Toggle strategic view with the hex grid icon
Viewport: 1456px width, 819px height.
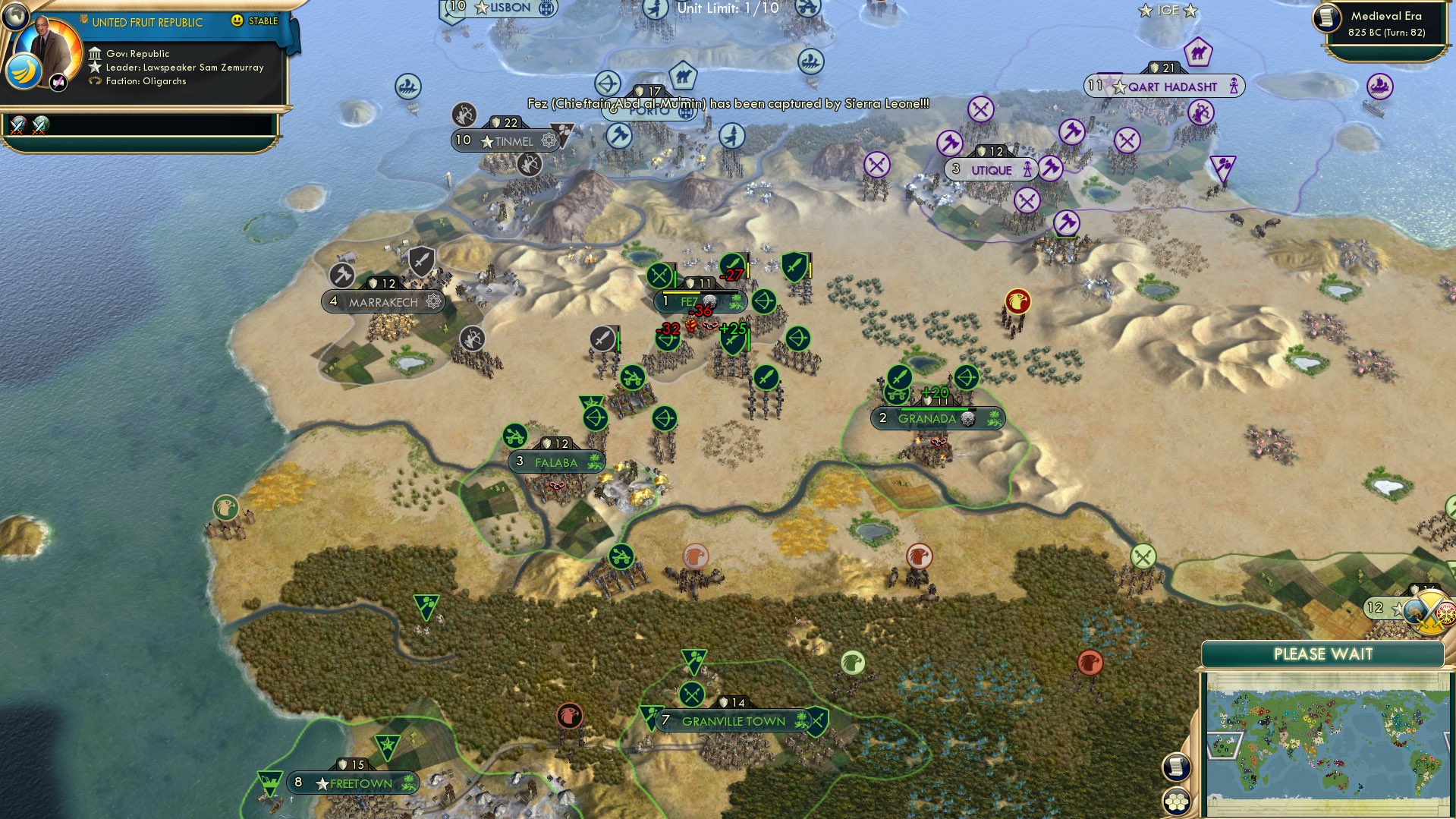[1176, 801]
